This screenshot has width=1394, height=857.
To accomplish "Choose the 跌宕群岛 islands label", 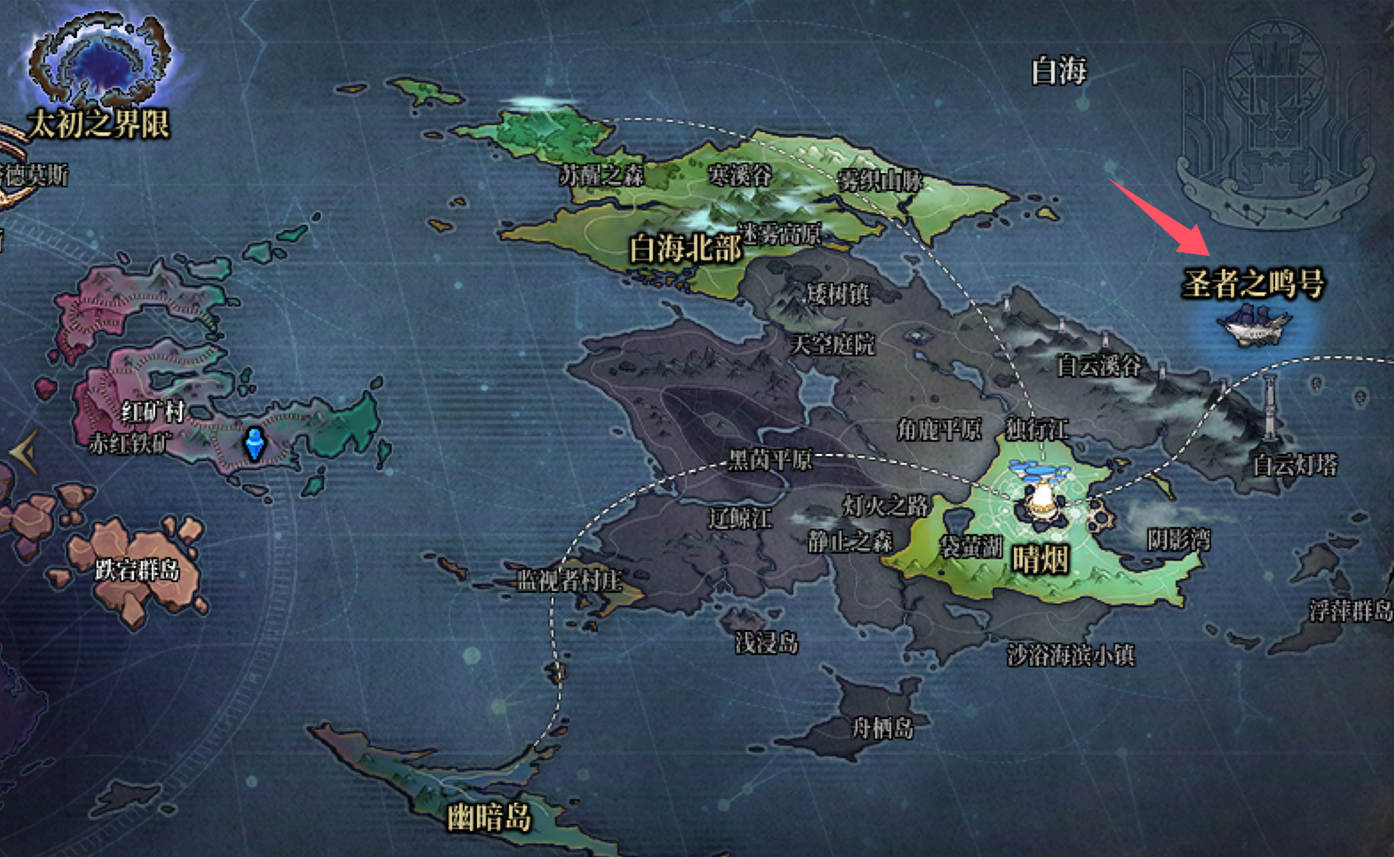I will click(x=137, y=571).
